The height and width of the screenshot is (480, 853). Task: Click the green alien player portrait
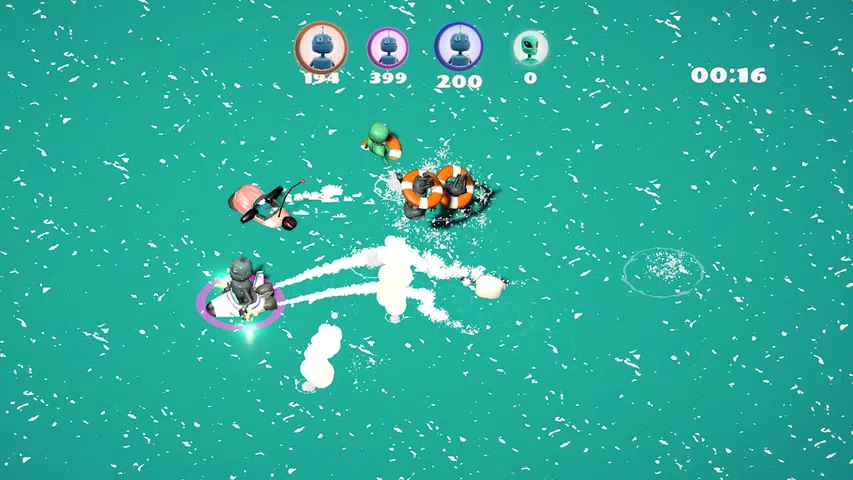point(530,46)
